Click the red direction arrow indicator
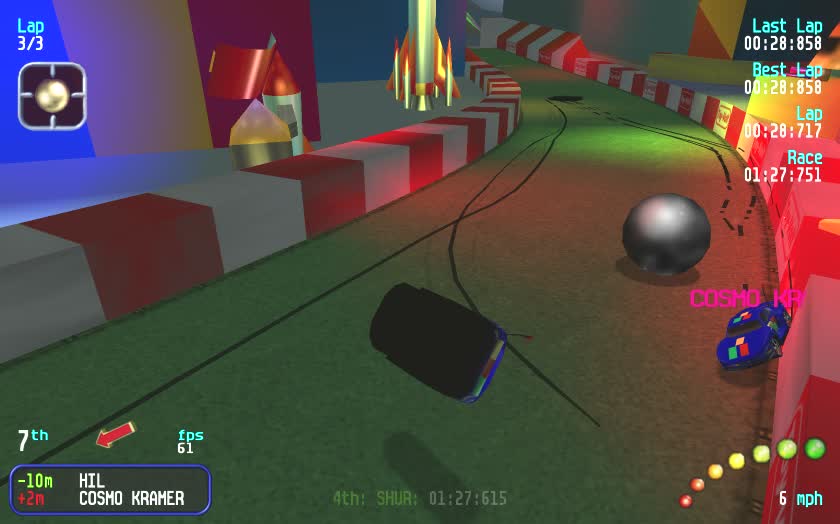Image resolution: width=840 pixels, height=524 pixels. click(115, 435)
